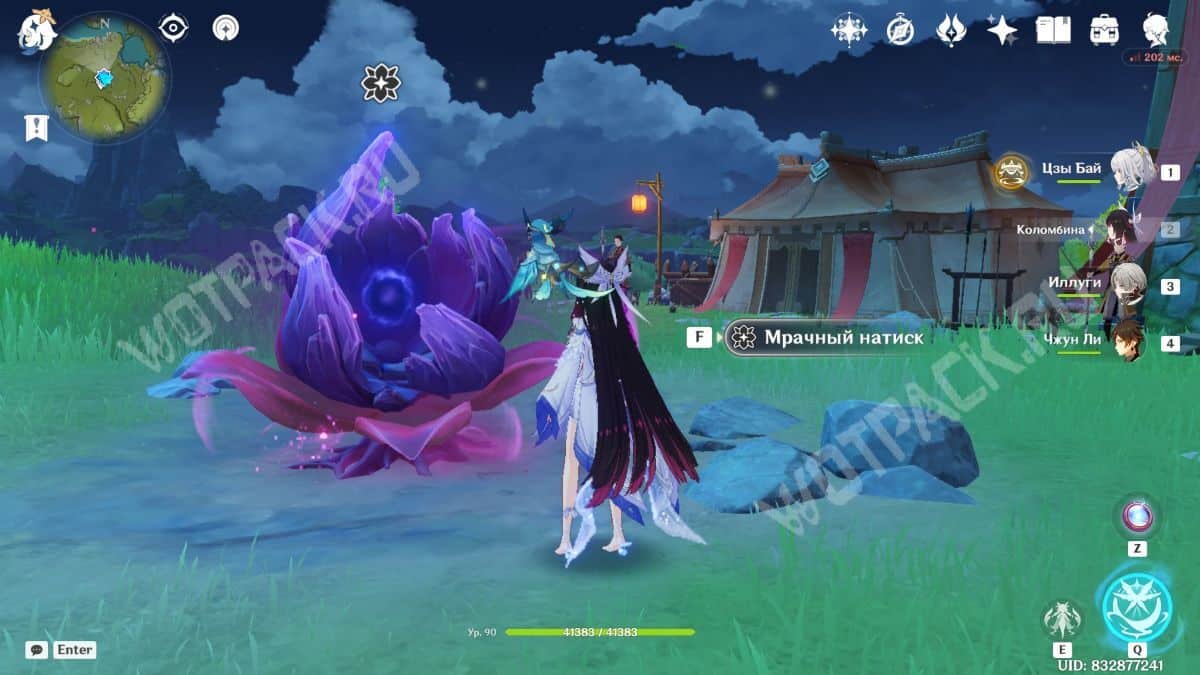Use the round gadget item icon
The image size is (1200, 675).
(x=1137, y=516)
